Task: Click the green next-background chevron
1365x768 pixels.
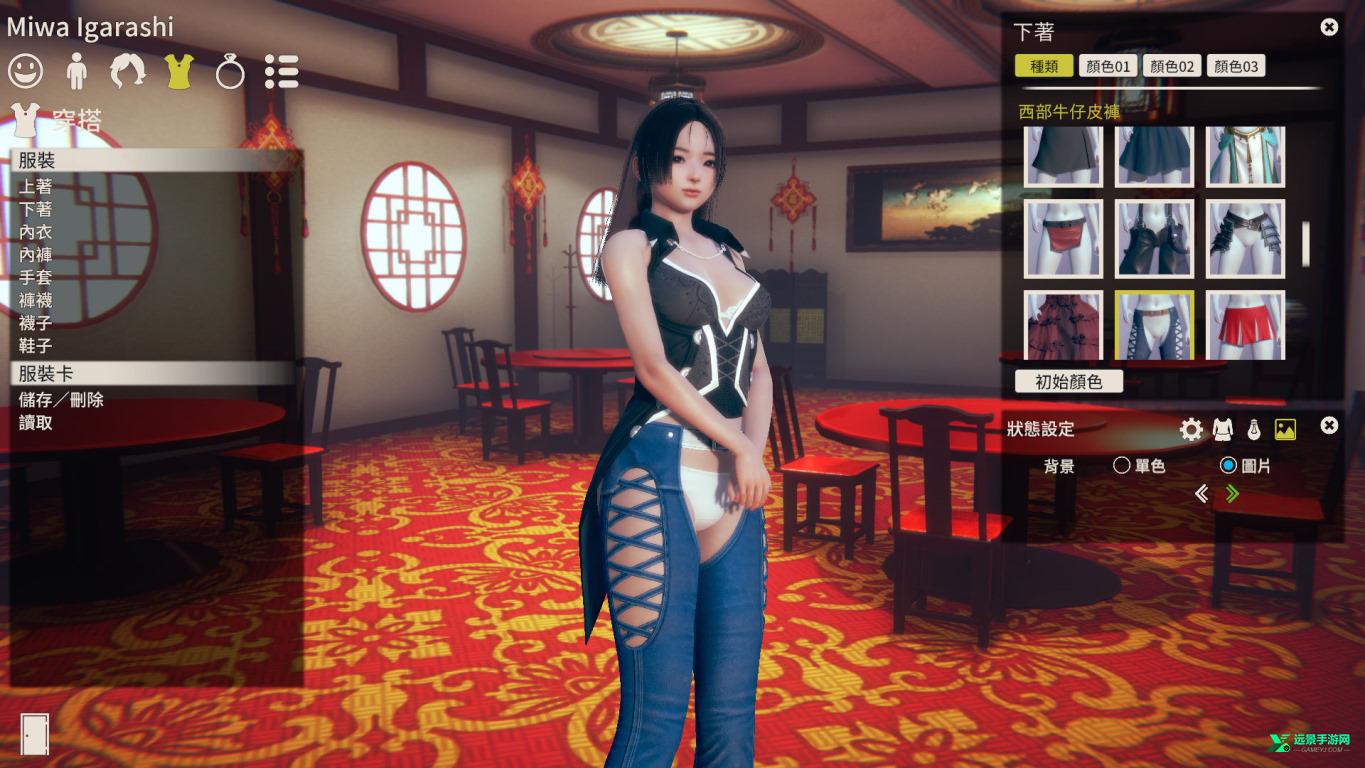Action: pyautogui.click(x=1230, y=493)
